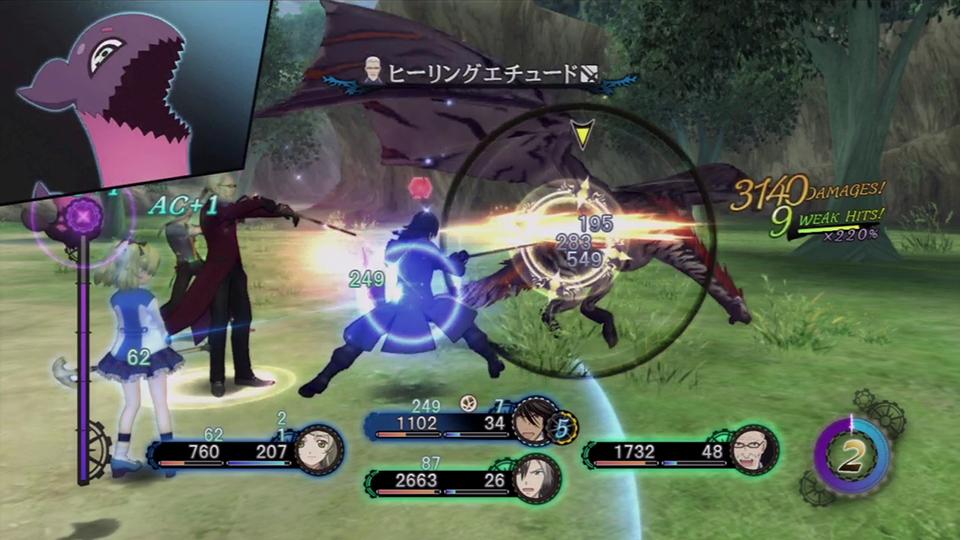The image size is (960, 540).
Task: Select the blonde girl's party portrait
Action: coord(318,450)
